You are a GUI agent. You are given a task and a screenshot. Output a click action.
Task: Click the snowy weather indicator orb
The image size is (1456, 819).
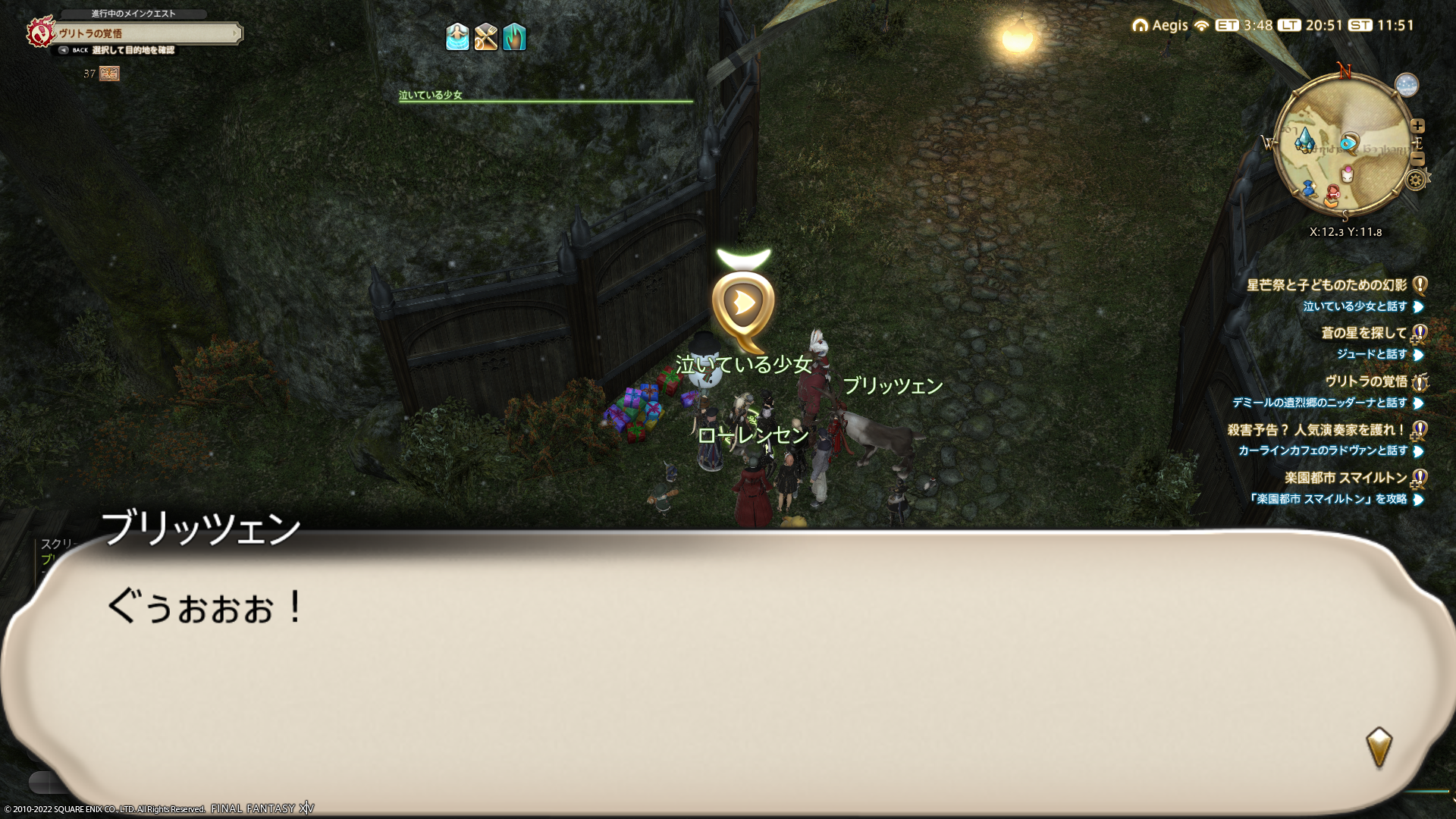point(1406,85)
